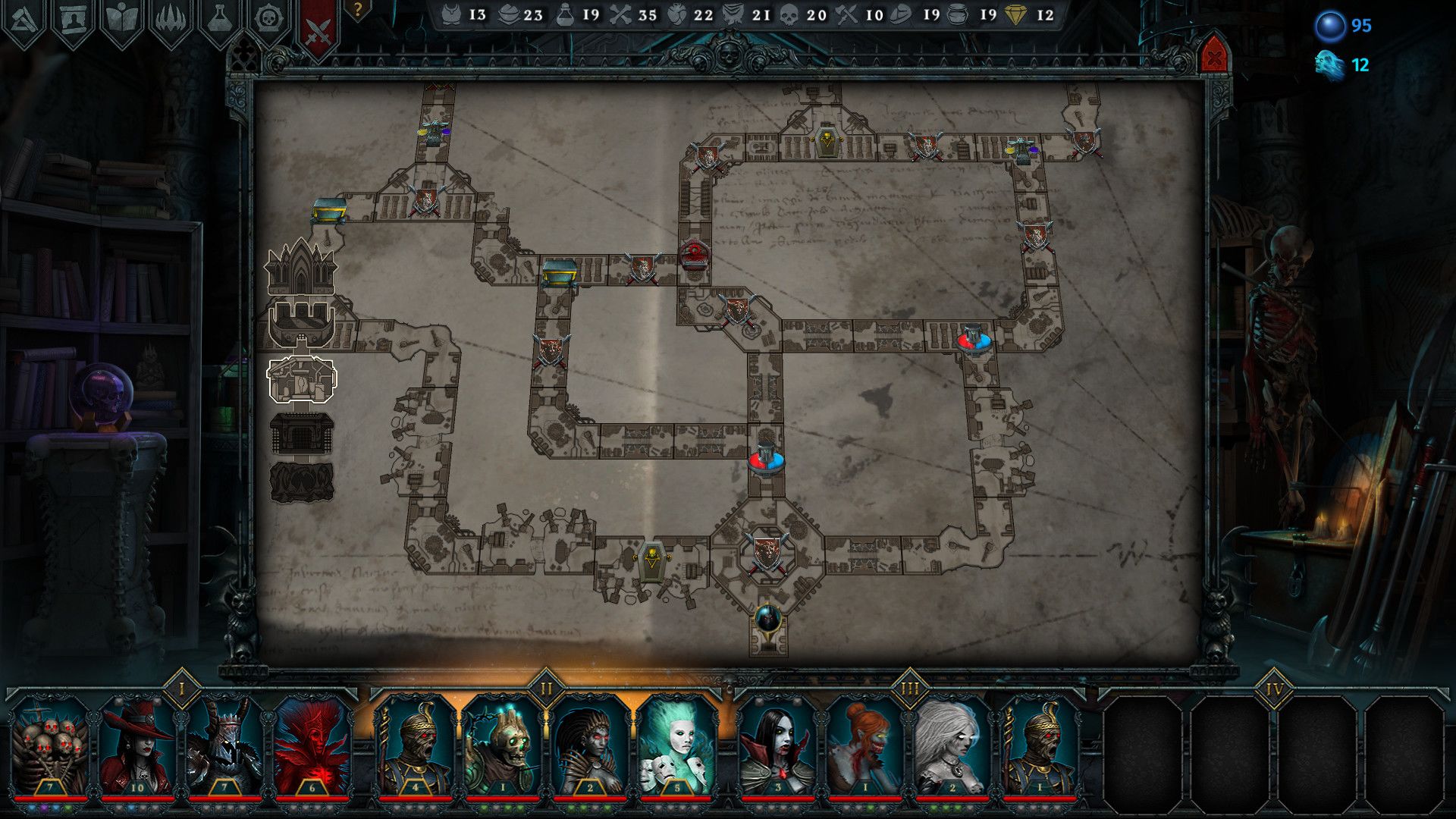
Task: Select the skull pile minion portrait
Action: [x=50, y=747]
